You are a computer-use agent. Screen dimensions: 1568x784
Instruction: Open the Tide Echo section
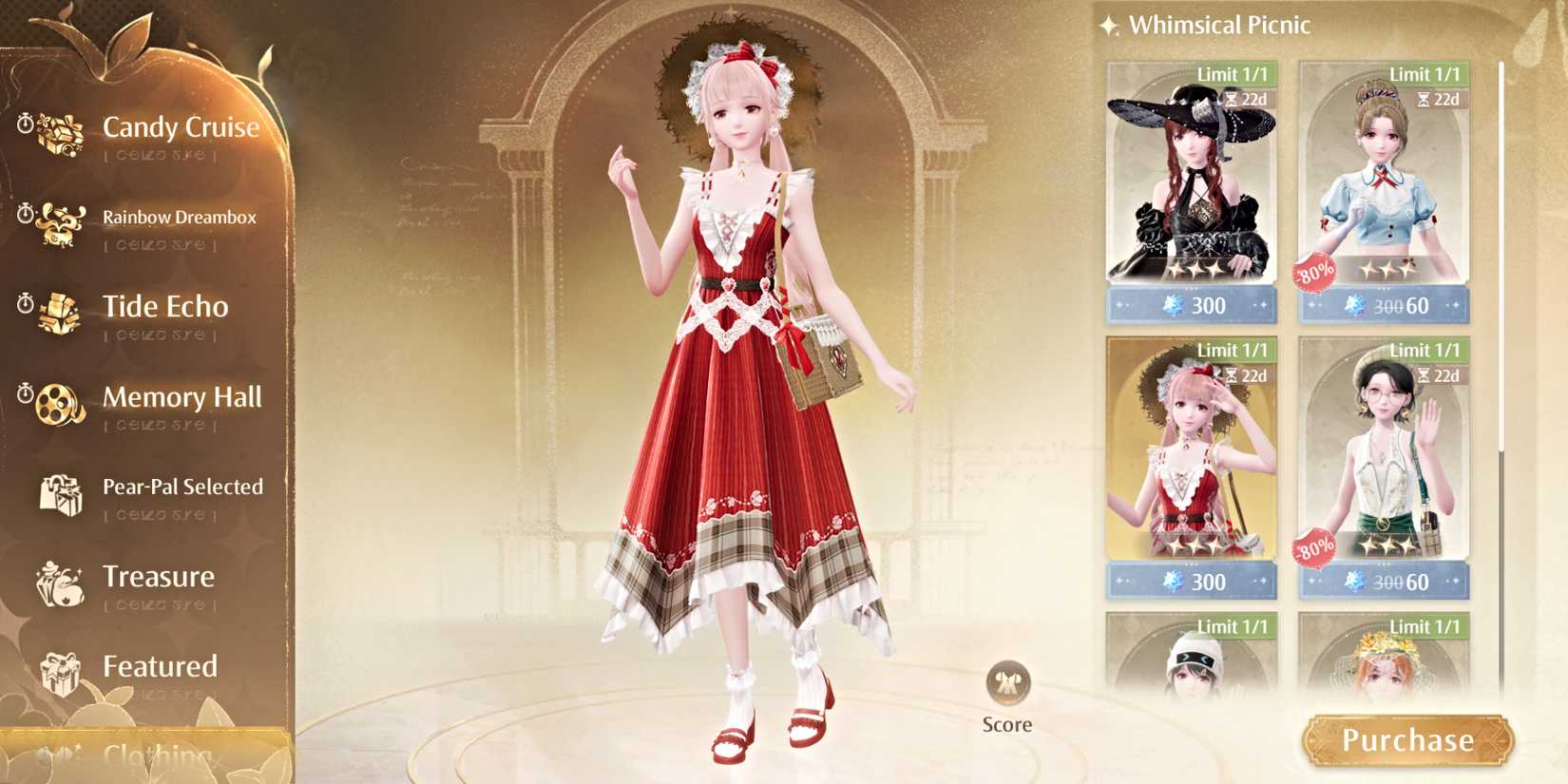pos(165,307)
